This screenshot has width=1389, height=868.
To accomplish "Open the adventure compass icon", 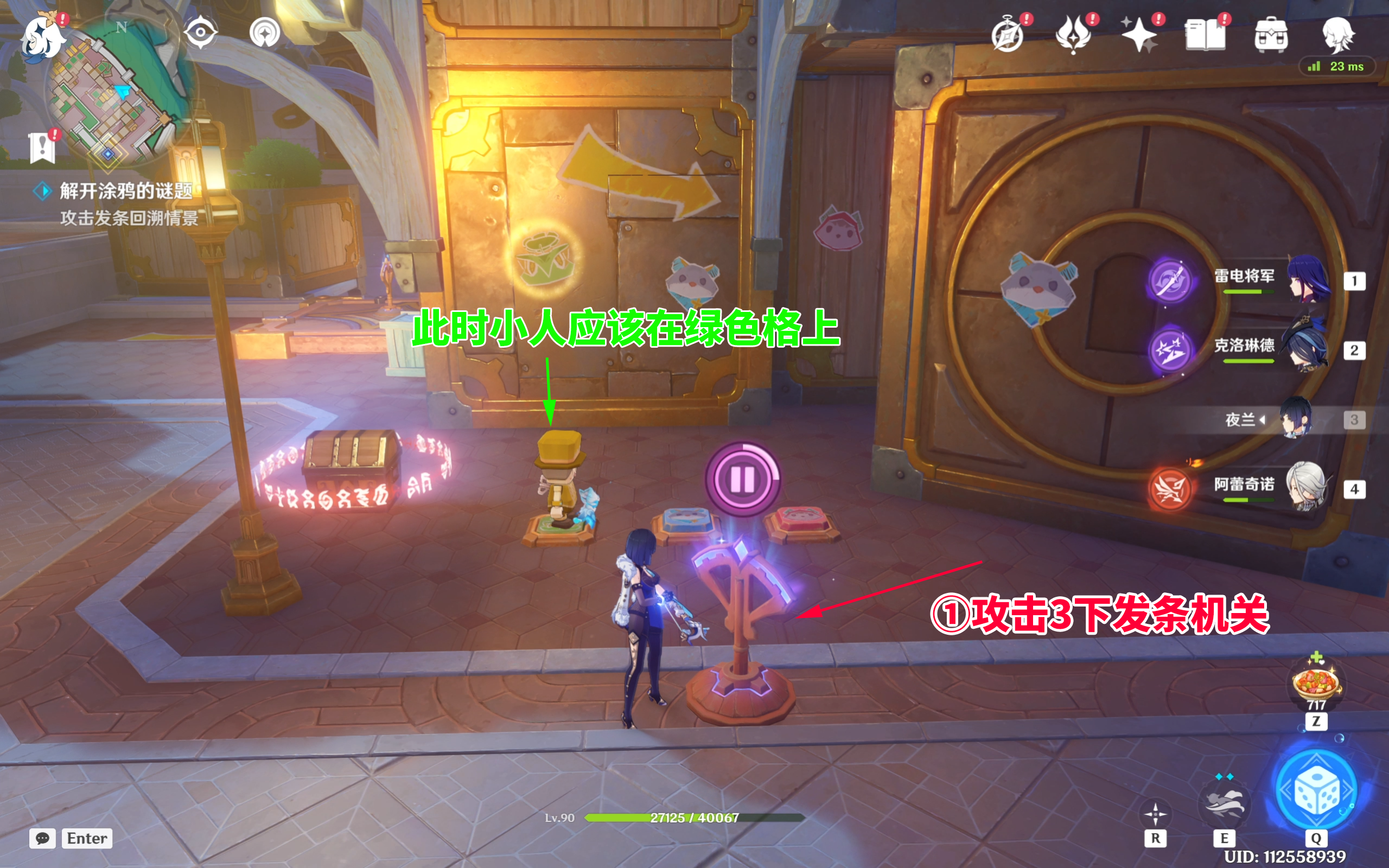I will click(1008, 36).
